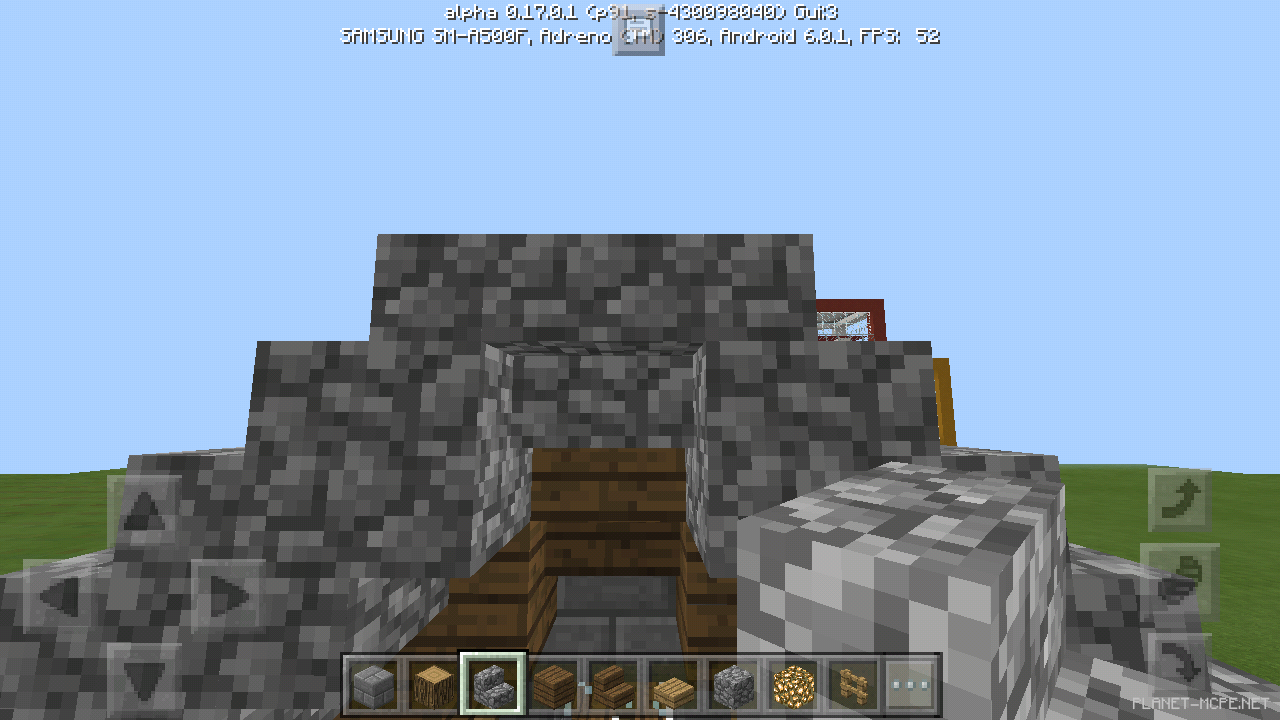Select the wooden stairs in the hotbar
This screenshot has width=1280, height=720.
(613, 685)
